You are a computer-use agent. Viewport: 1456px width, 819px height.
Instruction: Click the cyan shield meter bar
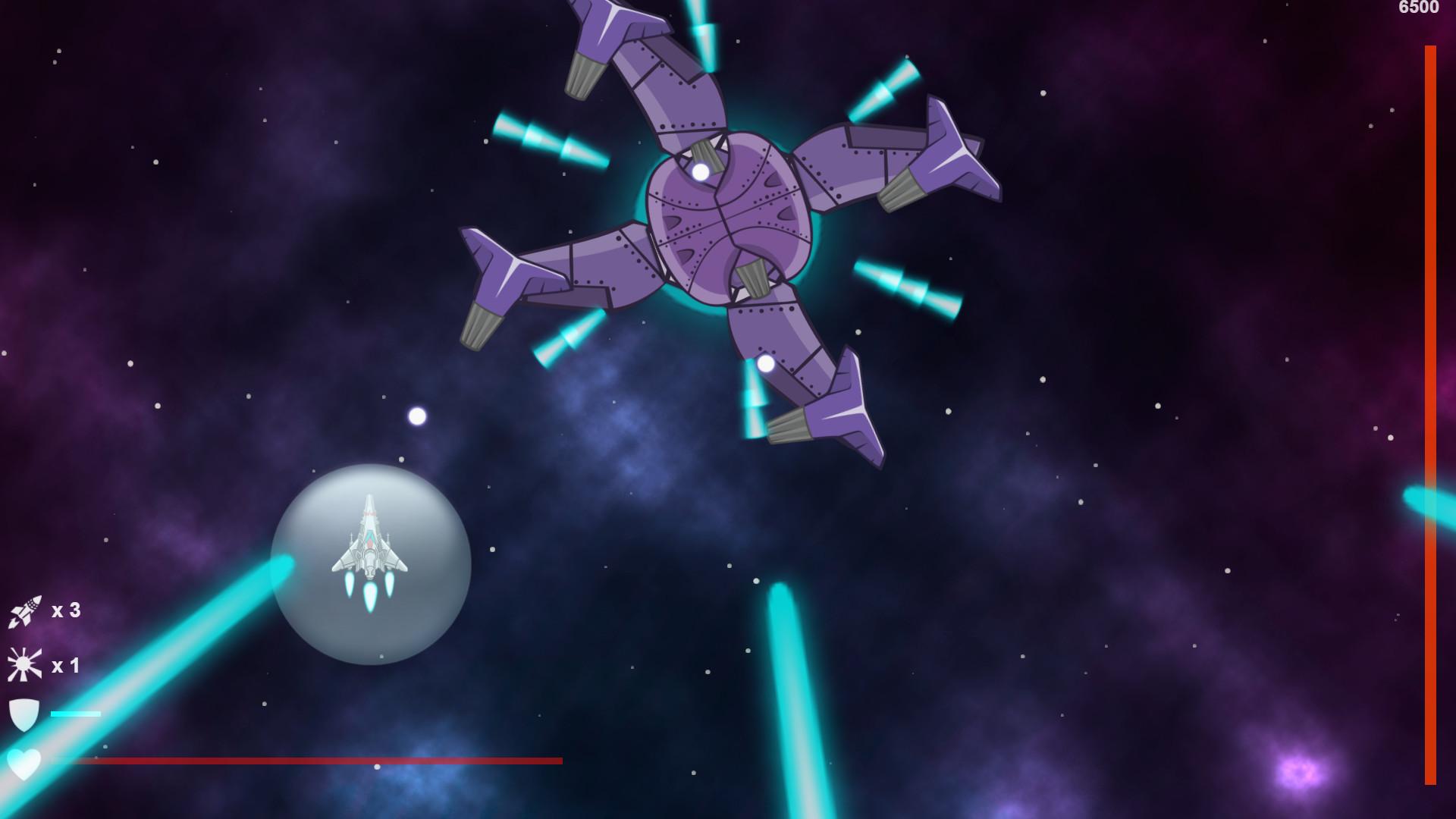pyautogui.click(x=74, y=713)
